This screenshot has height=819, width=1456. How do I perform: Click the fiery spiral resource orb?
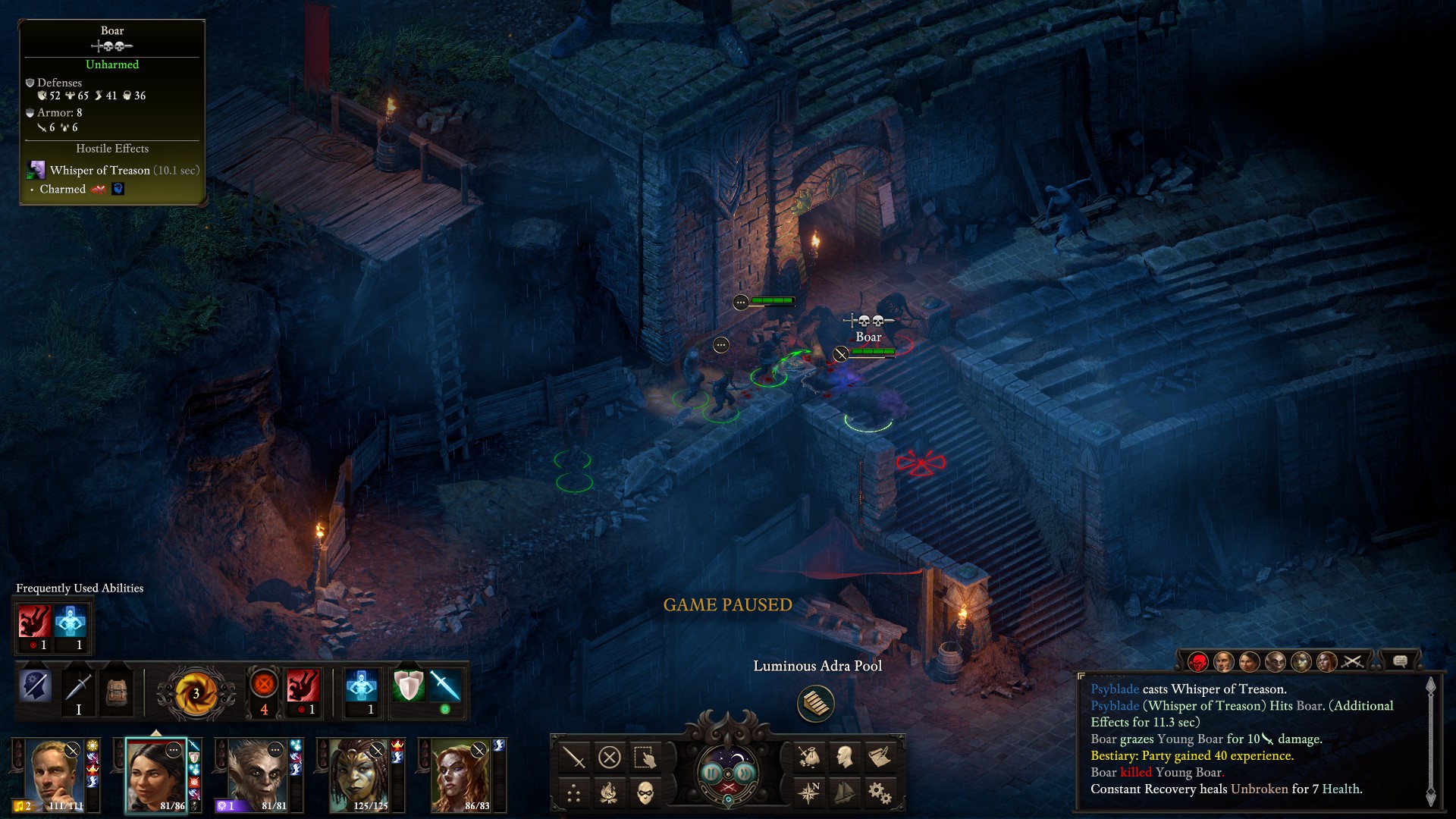pos(196,693)
